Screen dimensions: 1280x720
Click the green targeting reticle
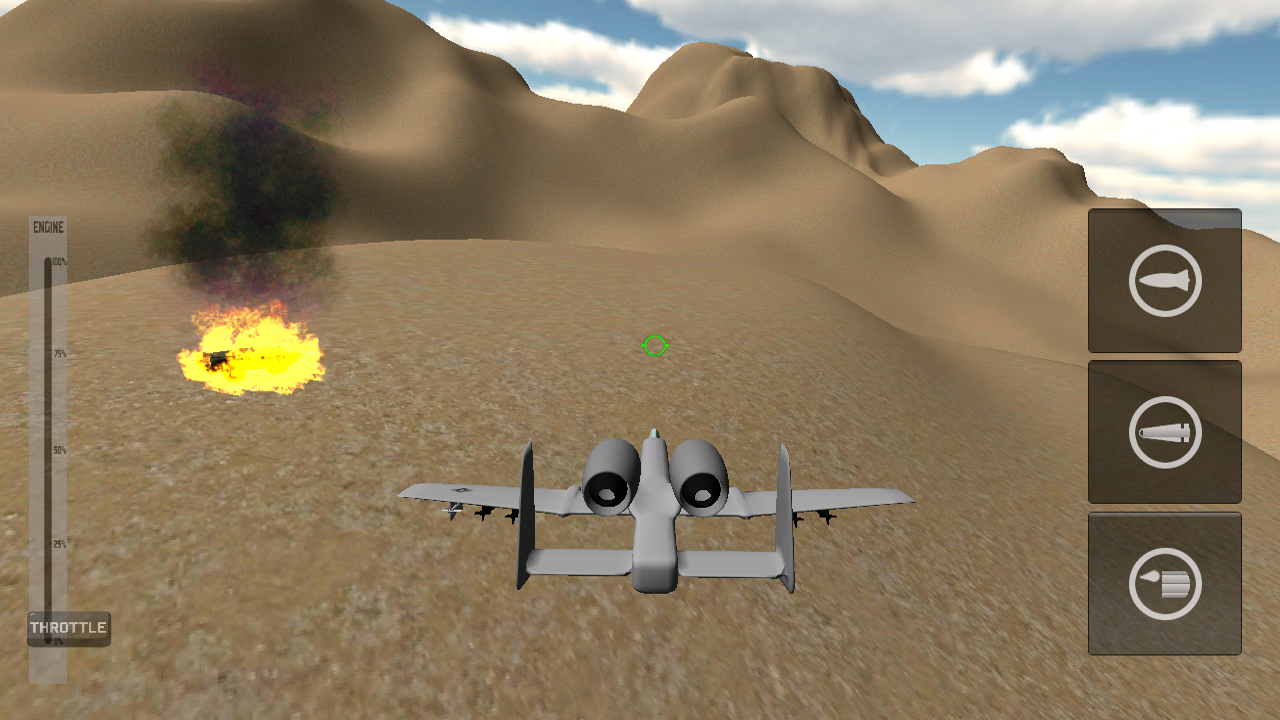point(653,346)
